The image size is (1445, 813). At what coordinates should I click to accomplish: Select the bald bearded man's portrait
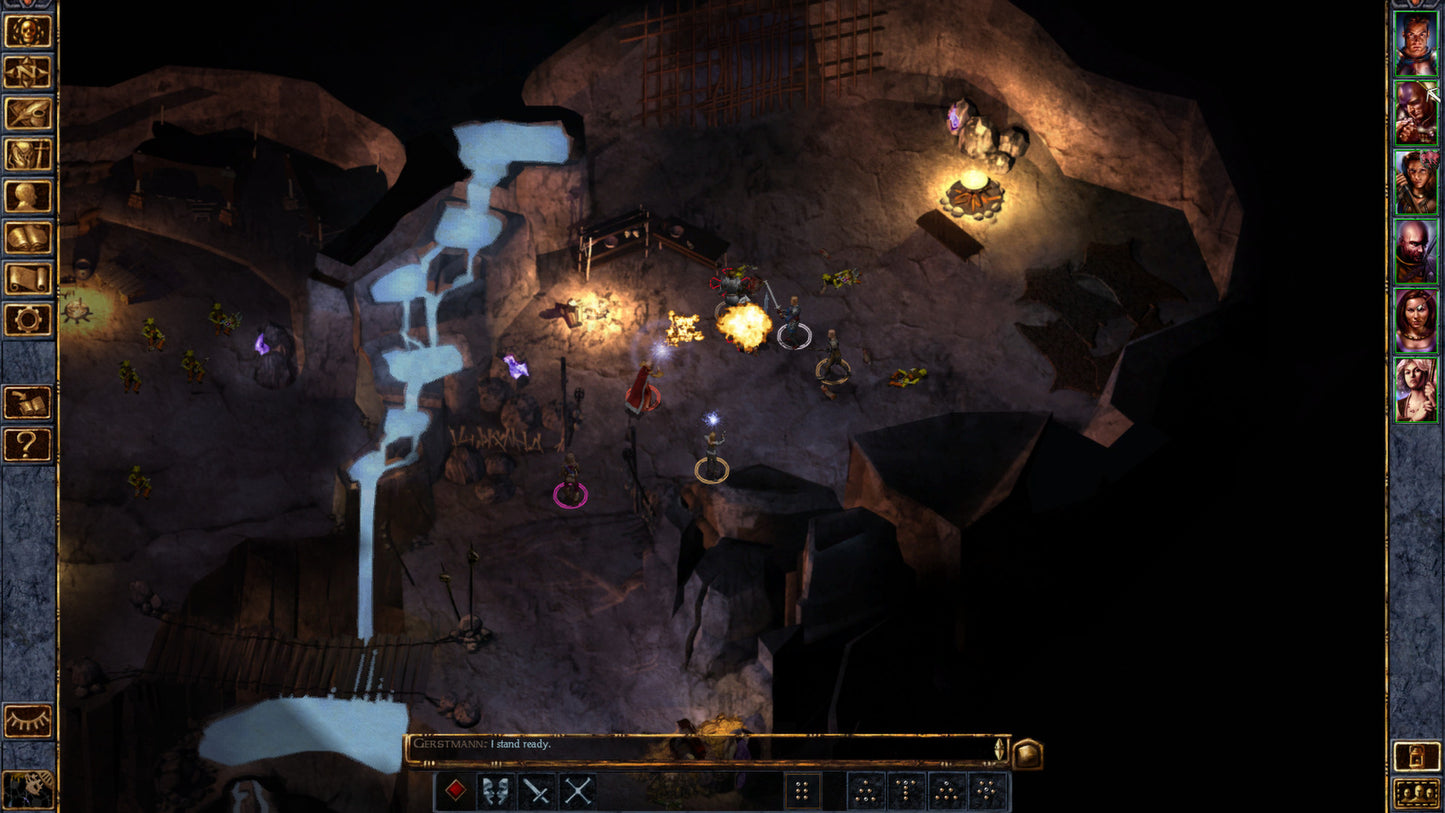pos(1416,251)
